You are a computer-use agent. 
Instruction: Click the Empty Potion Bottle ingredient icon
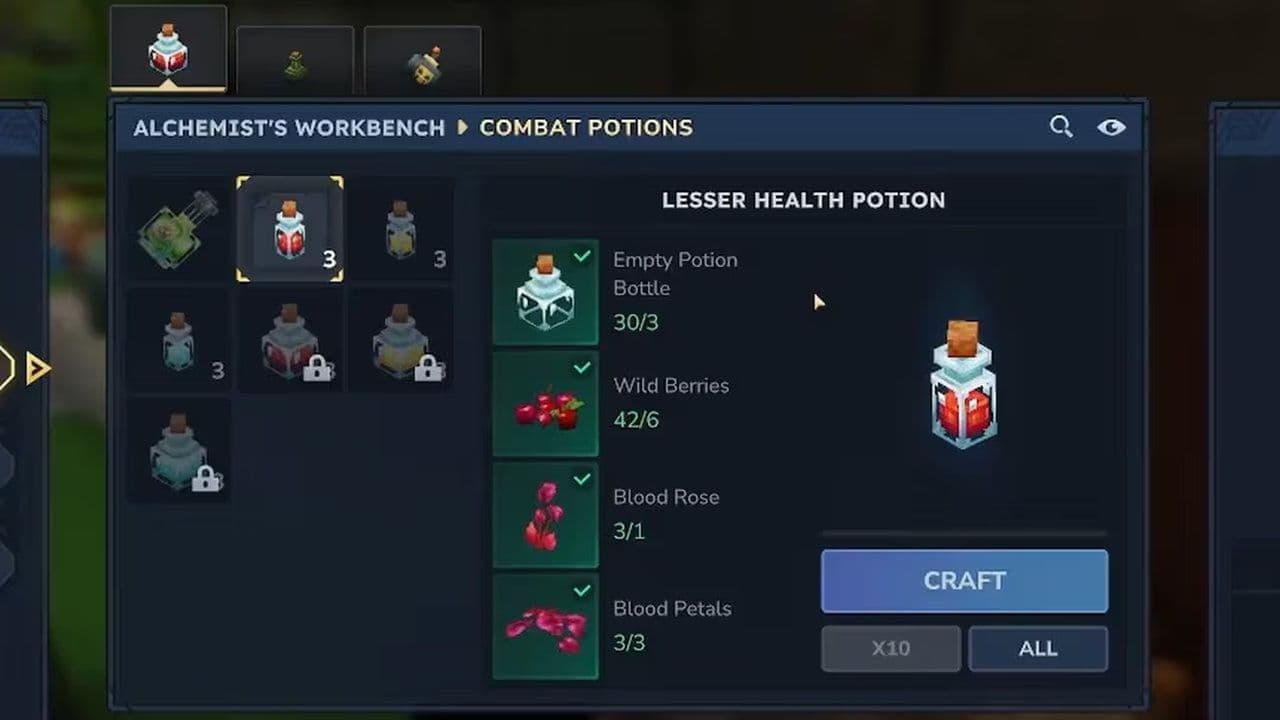point(545,291)
